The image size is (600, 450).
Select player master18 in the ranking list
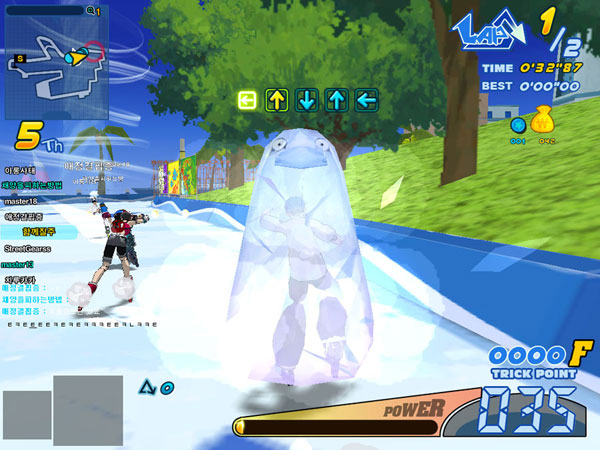[x=27, y=201]
